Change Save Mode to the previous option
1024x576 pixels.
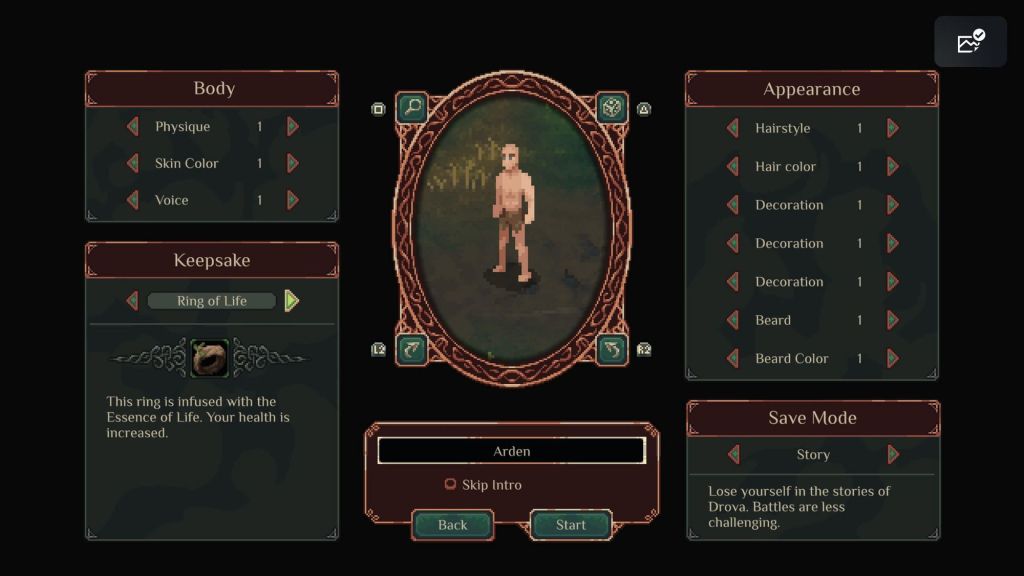pos(733,454)
